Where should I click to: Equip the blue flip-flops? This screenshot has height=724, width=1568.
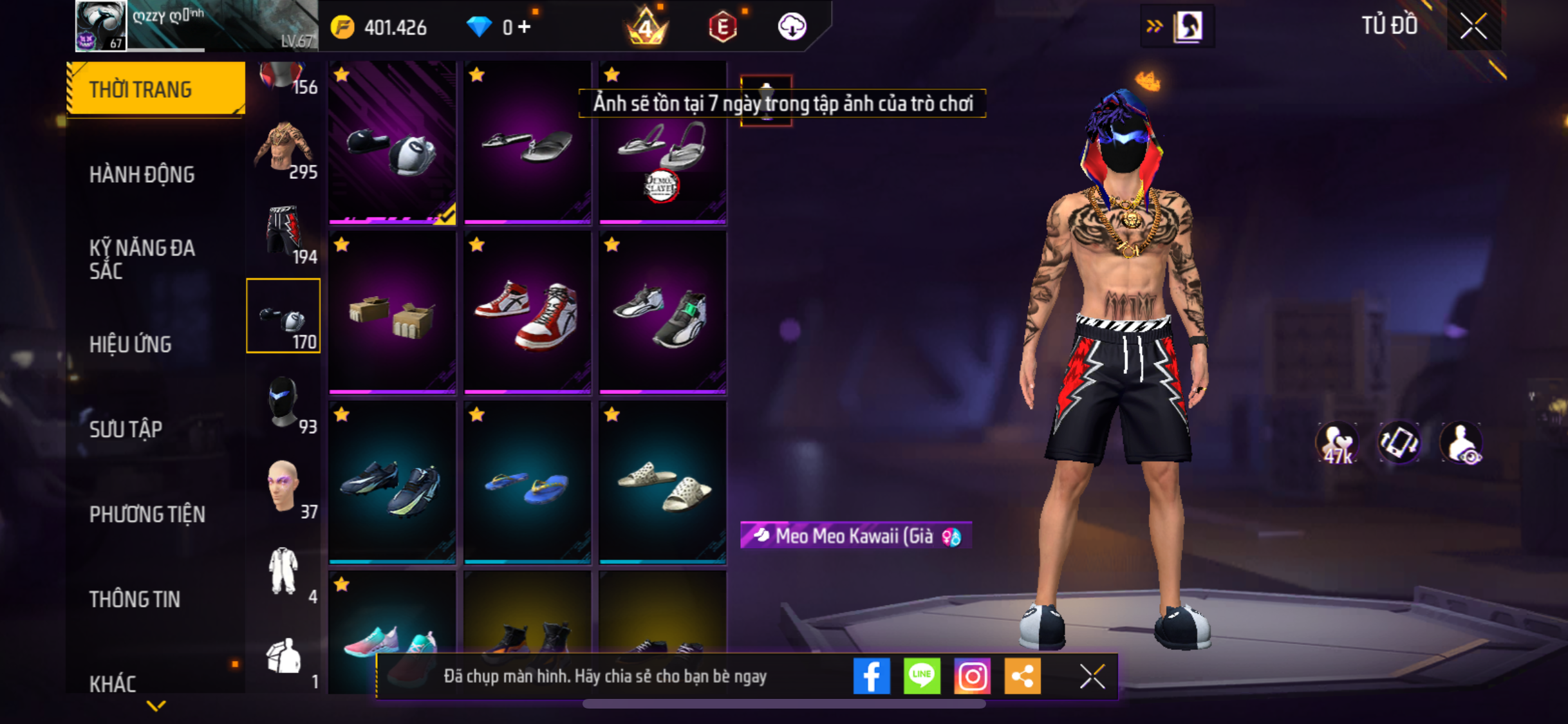527,483
